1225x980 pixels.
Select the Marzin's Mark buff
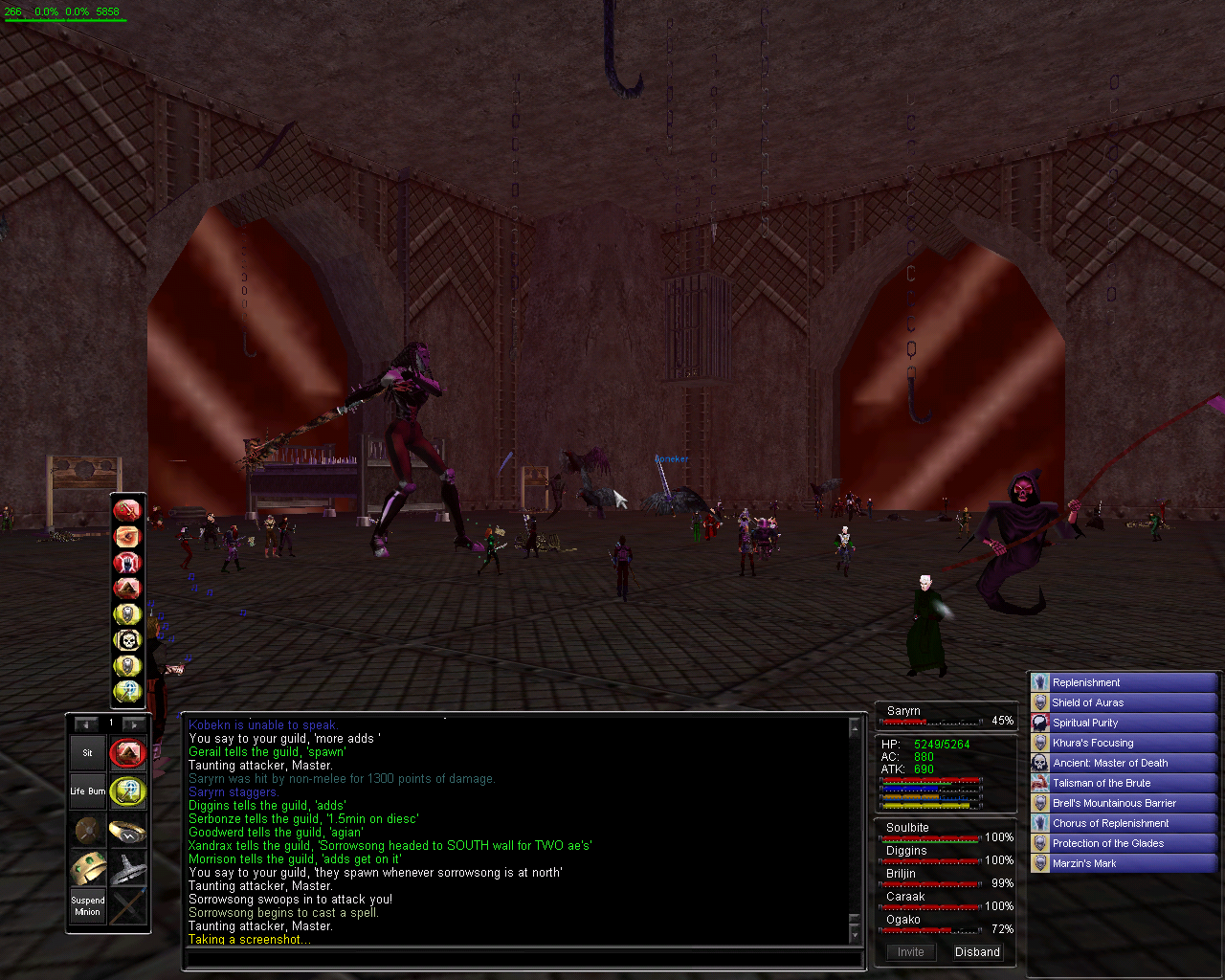pyautogui.click(x=1084, y=863)
